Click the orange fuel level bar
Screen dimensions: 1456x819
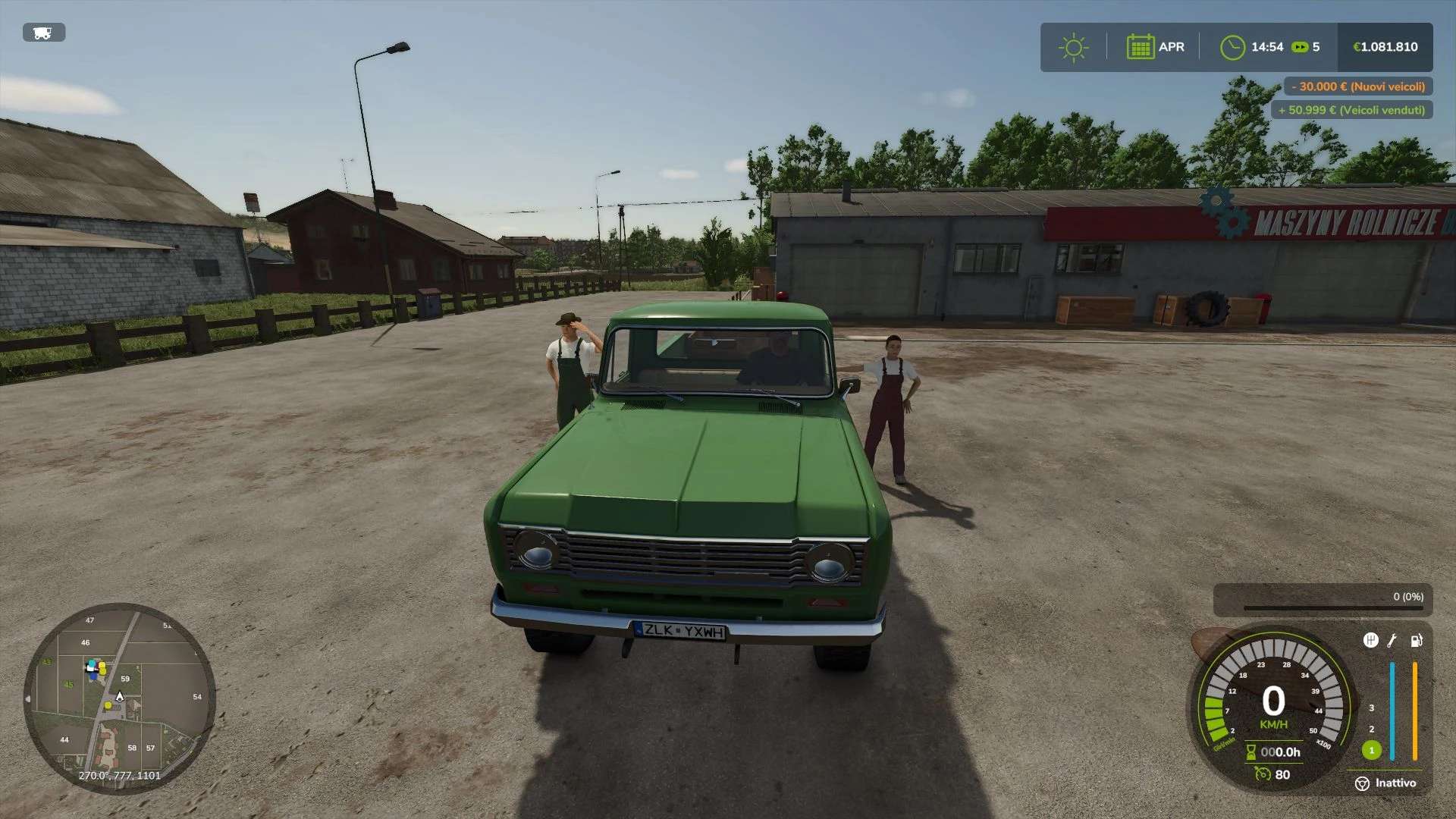[1415, 710]
